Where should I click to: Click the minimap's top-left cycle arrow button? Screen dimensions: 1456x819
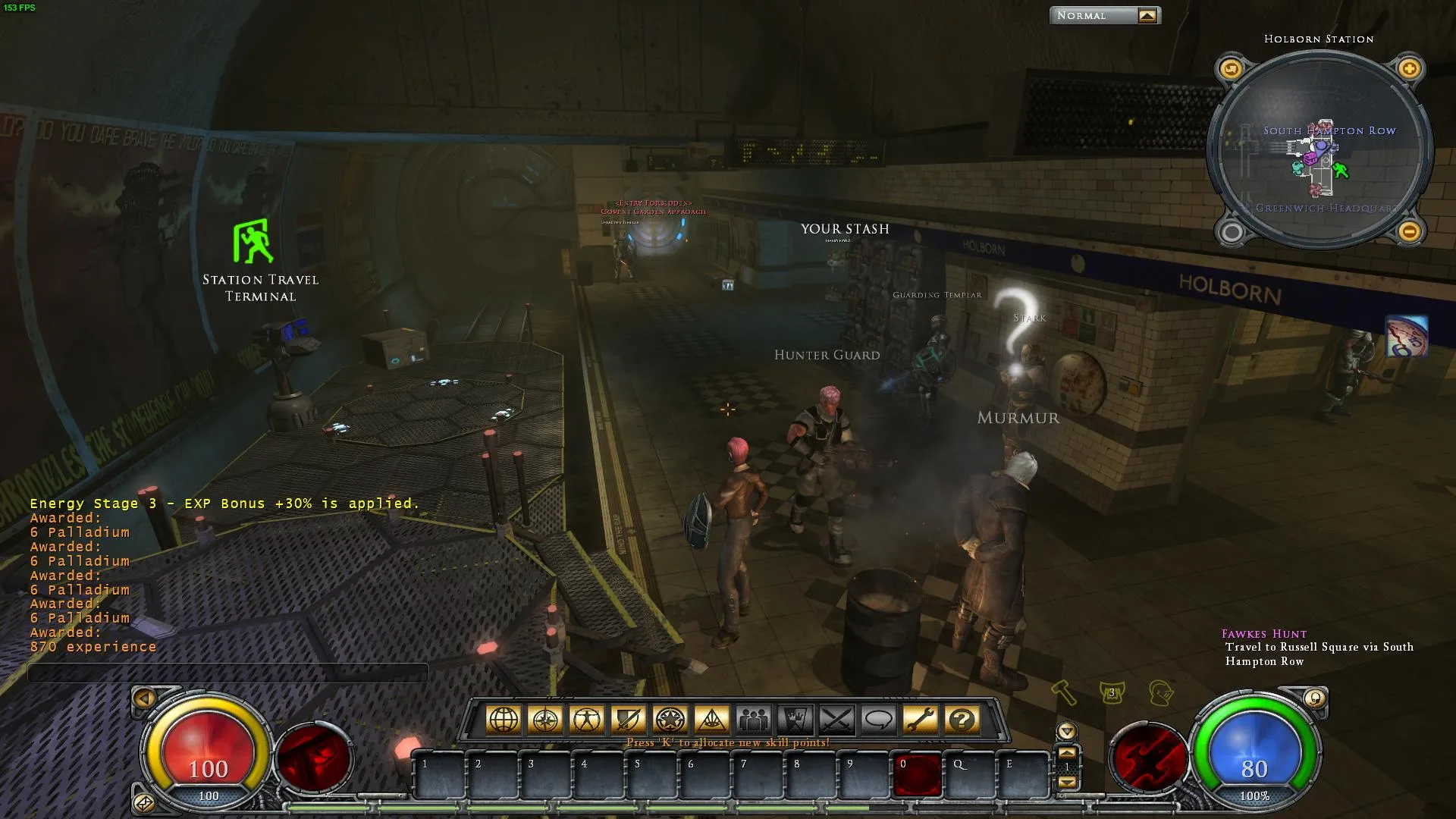click(1231, 69)
